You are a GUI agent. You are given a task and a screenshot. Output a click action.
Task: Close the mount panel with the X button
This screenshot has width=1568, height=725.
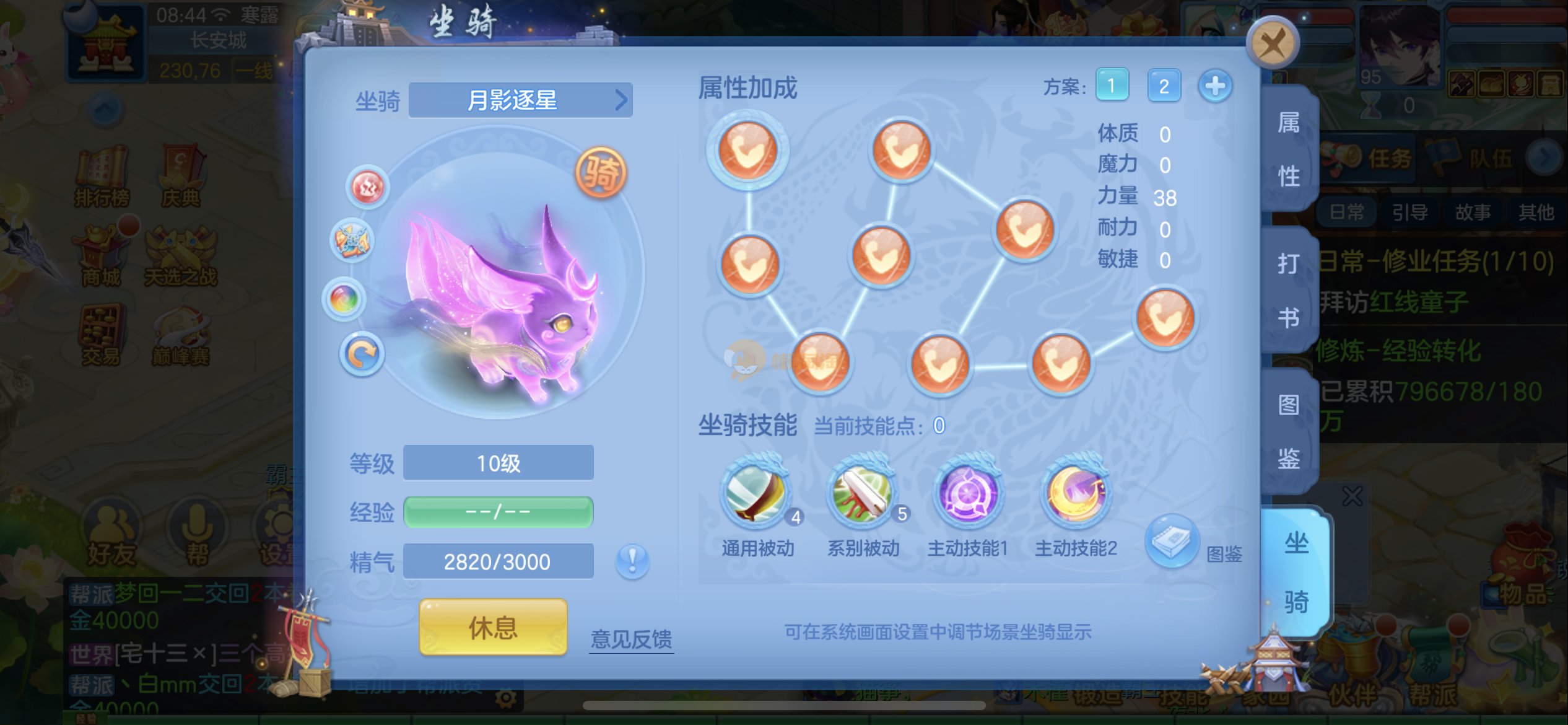[x=1272, y=44]
